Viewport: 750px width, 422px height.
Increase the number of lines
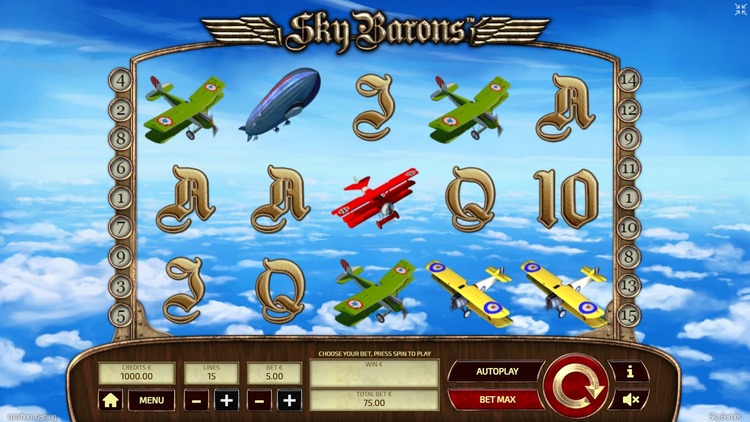tap(227, 400)
